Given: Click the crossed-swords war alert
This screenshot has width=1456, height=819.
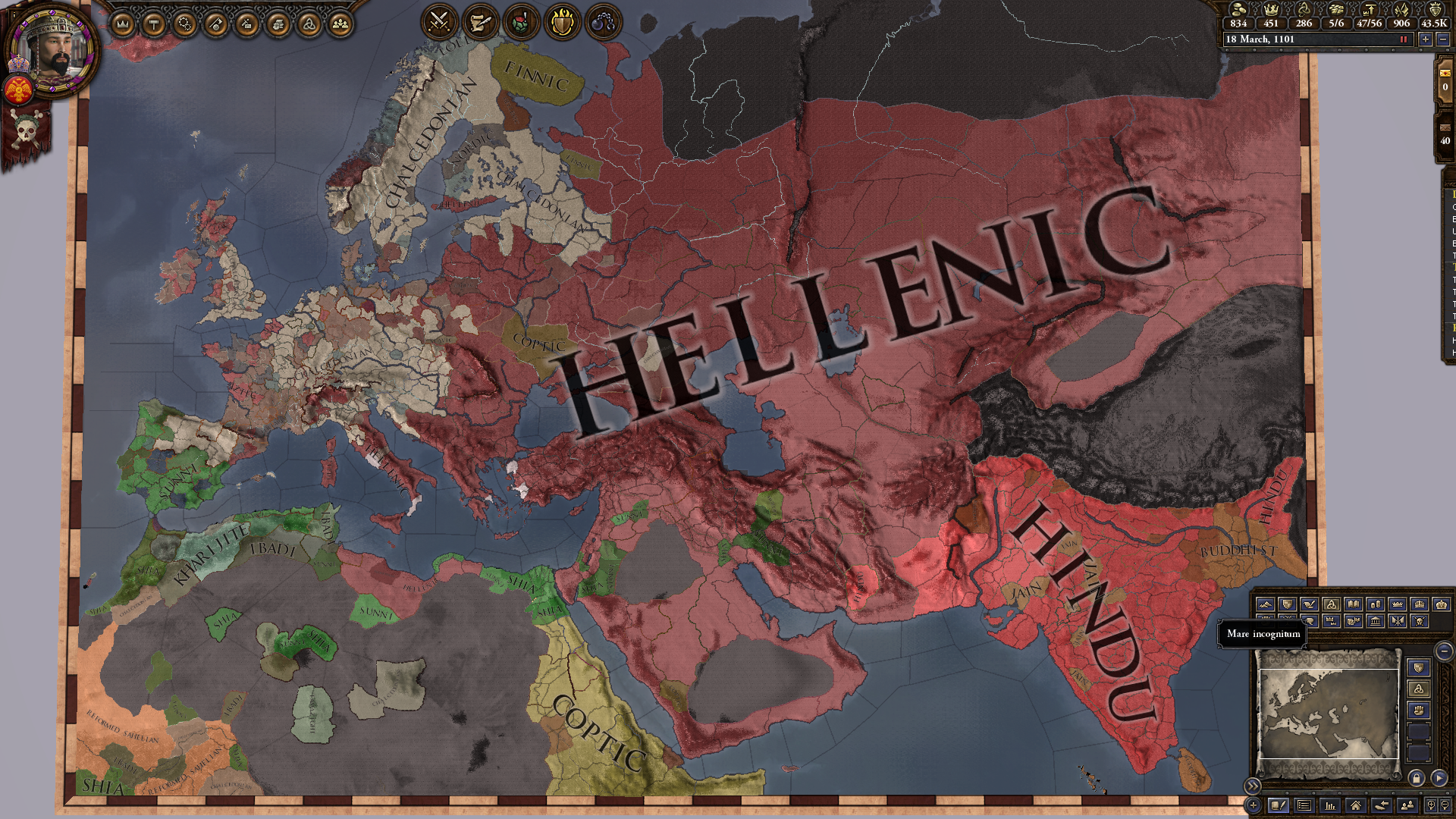Looking at the screenshot, I should click(x=438, y=22).
